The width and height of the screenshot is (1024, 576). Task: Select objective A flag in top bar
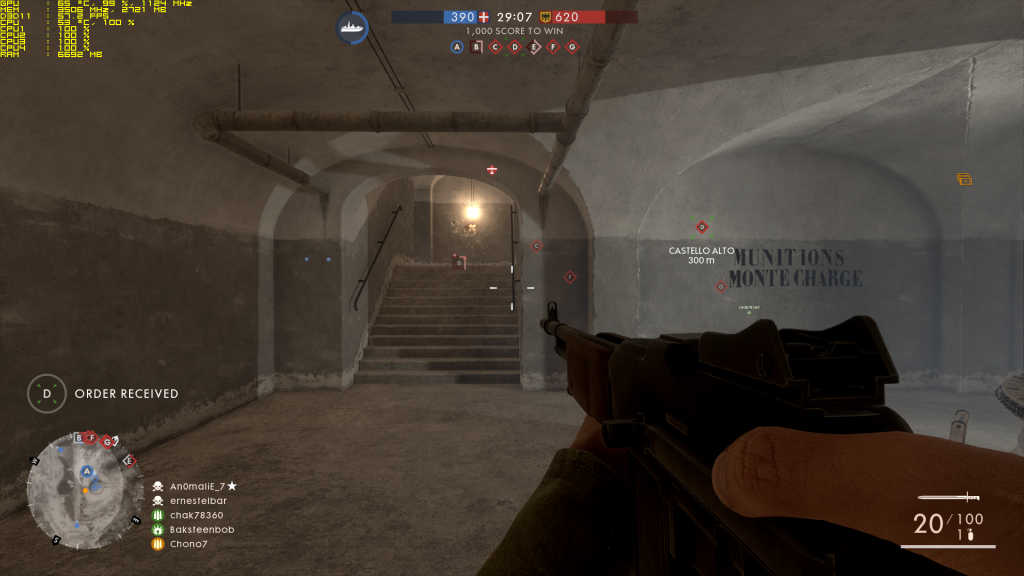pyautogui.click(x=458, y=46)
